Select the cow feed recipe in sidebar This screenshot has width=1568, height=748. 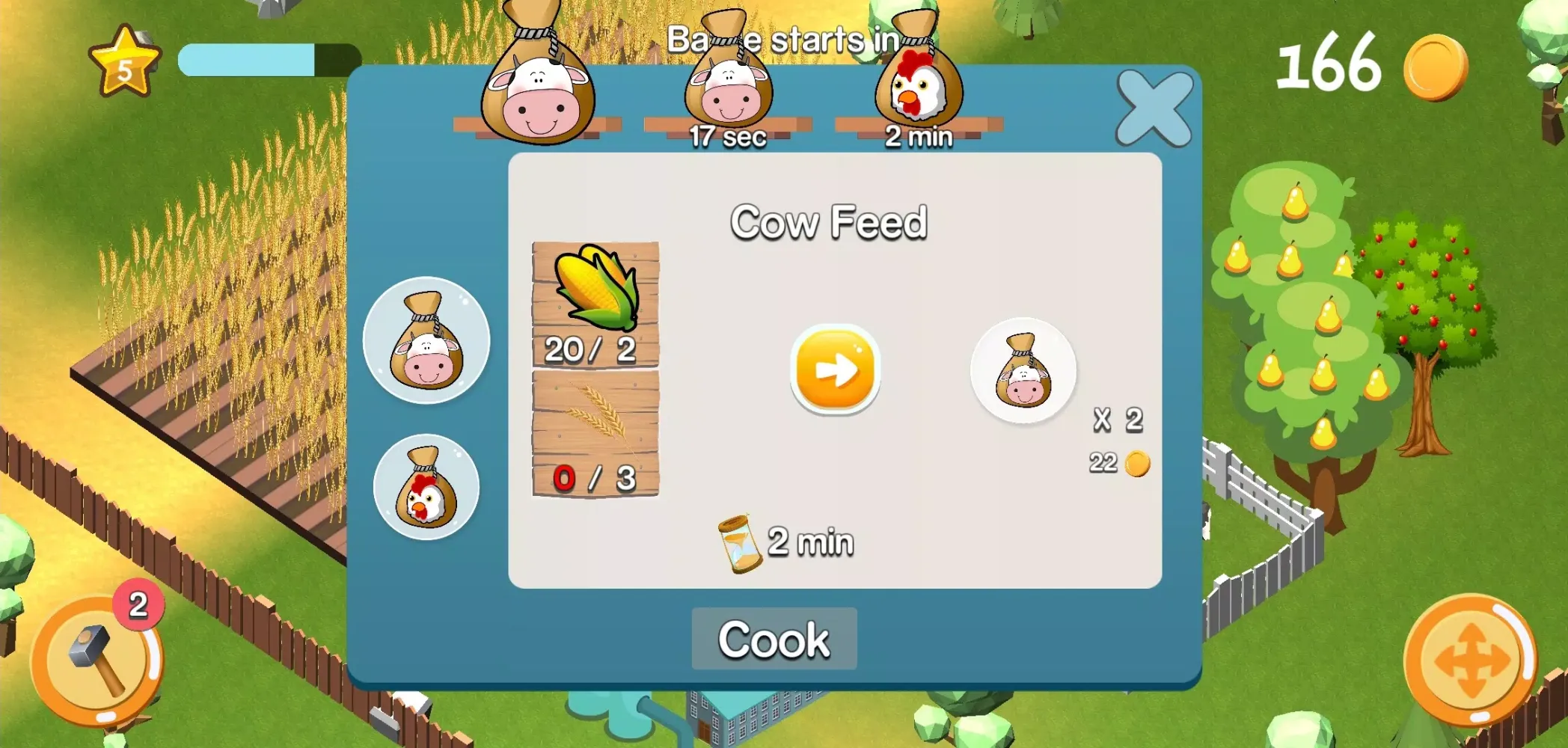[426, 340]
